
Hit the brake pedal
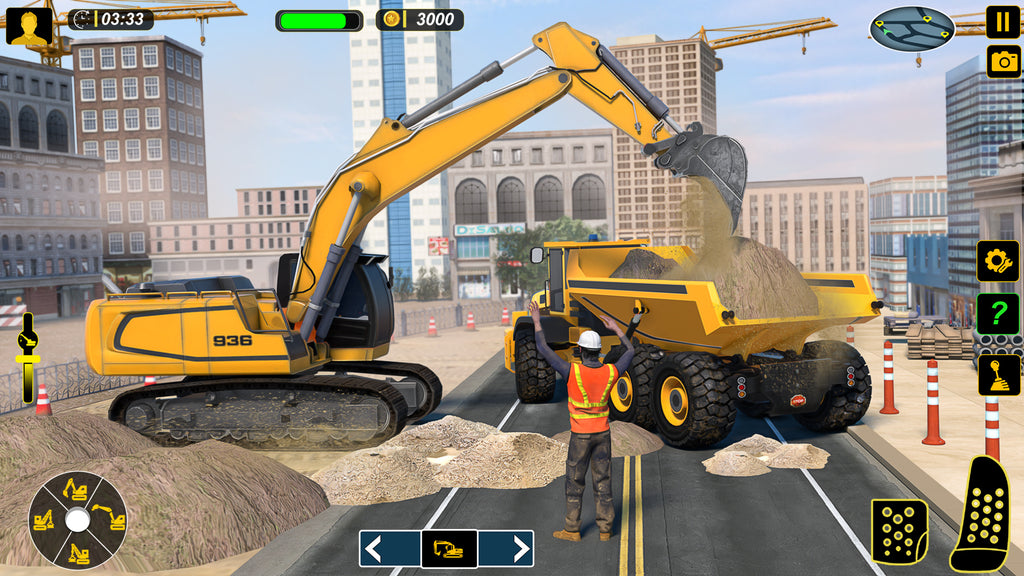899,530
